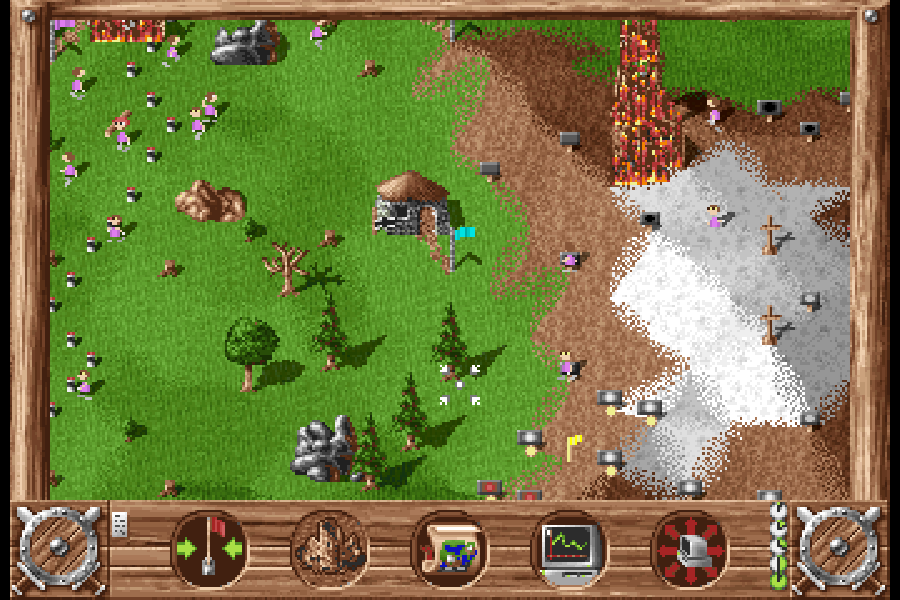This screenshot has height=600, width=900.
Task: Open the computer settings icon with red arrows
Action: 689,549
